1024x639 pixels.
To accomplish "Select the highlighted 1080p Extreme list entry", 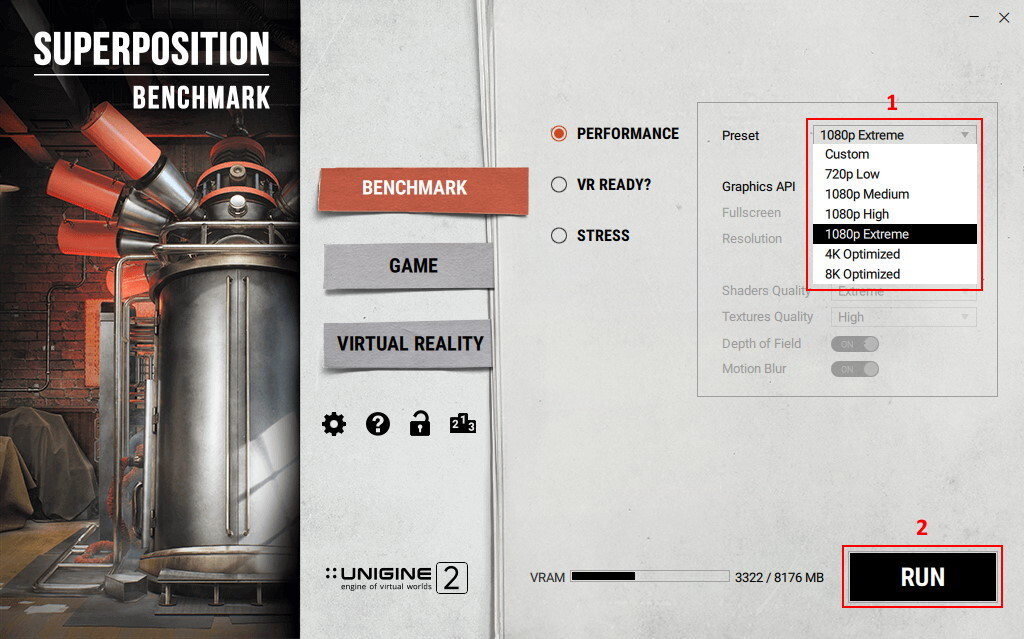I will [x=866, y=234].
